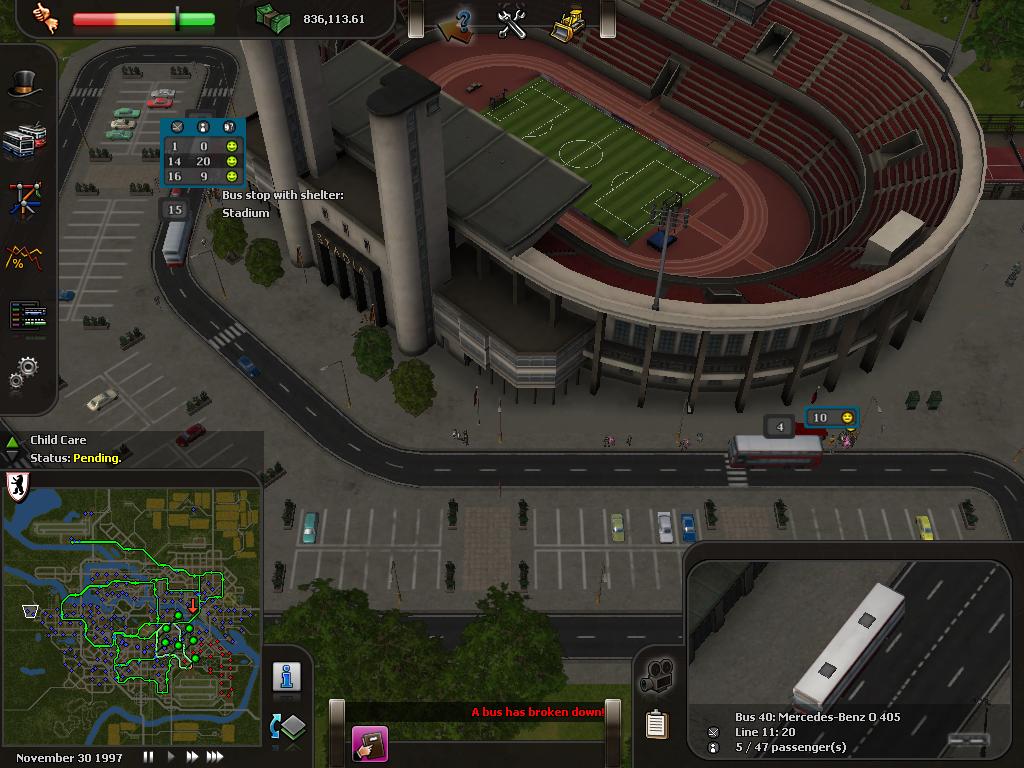Open the pink mission book button
The height and width of the screenshot is (768, 1024).
(369, 744)
